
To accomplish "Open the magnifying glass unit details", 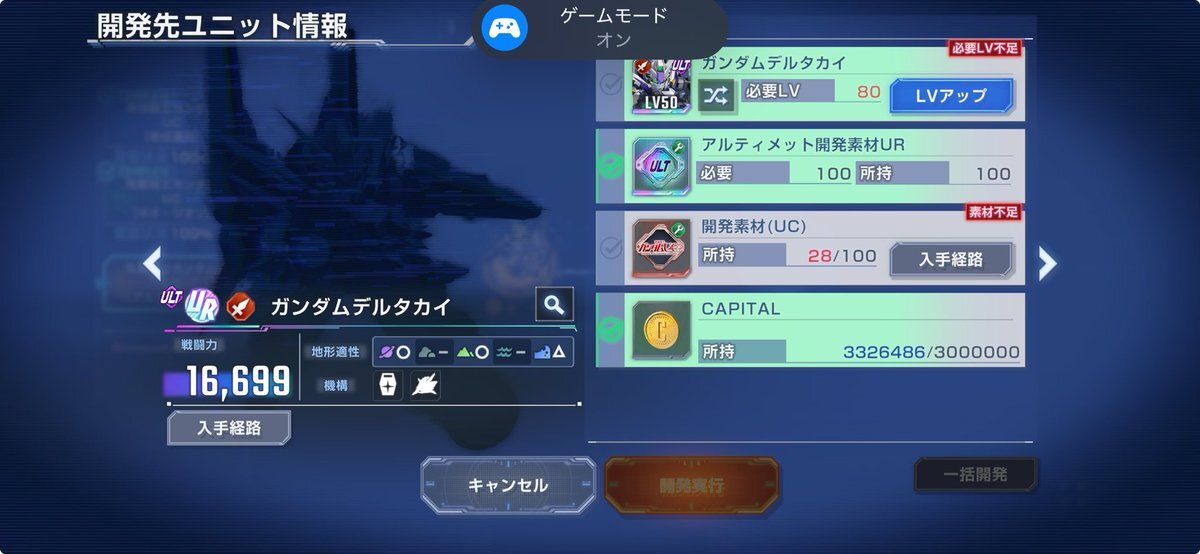I will click(x=554, y=304).
